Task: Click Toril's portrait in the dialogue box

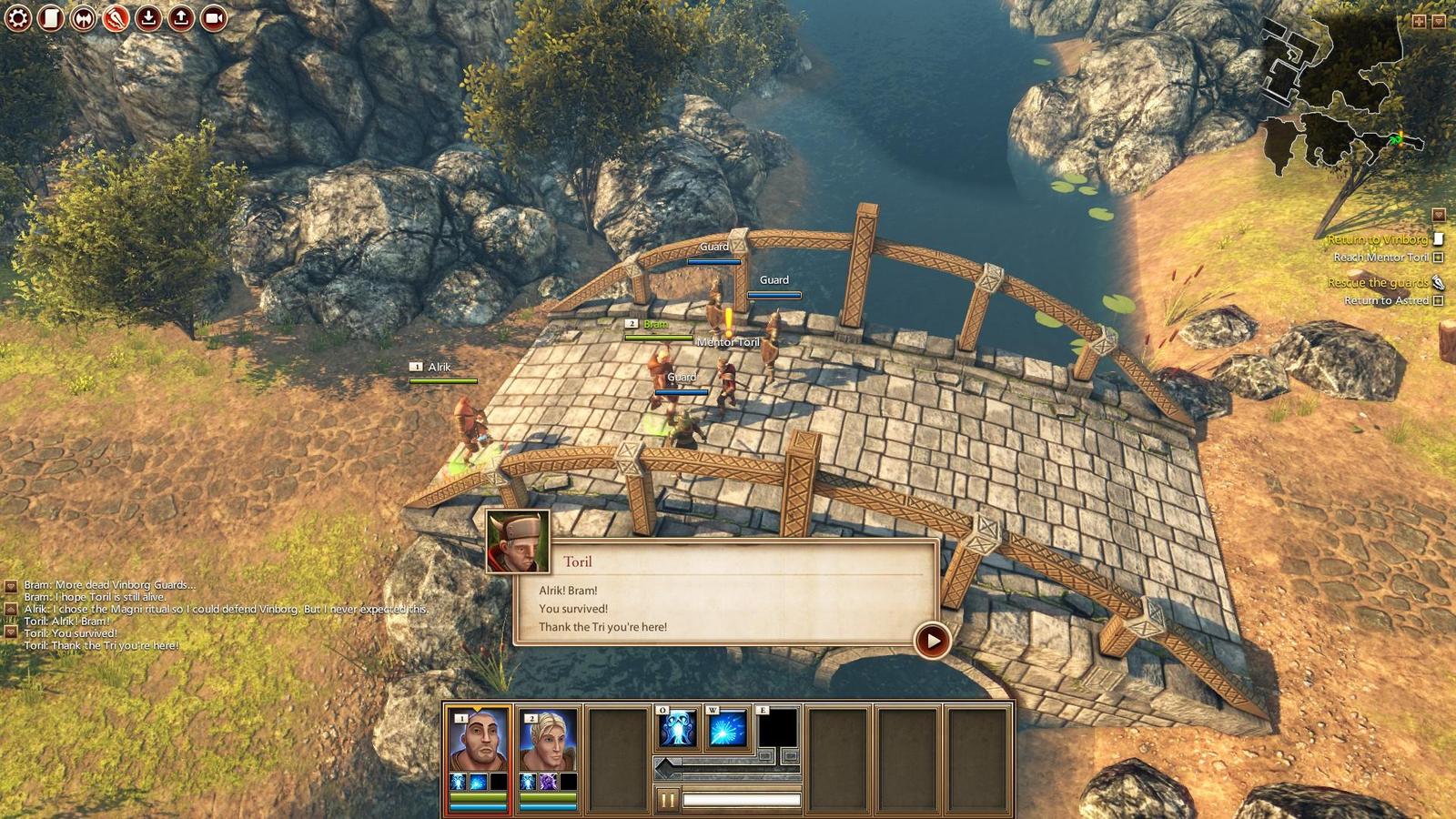Action: pyautogui.click(x=518, y=541)
